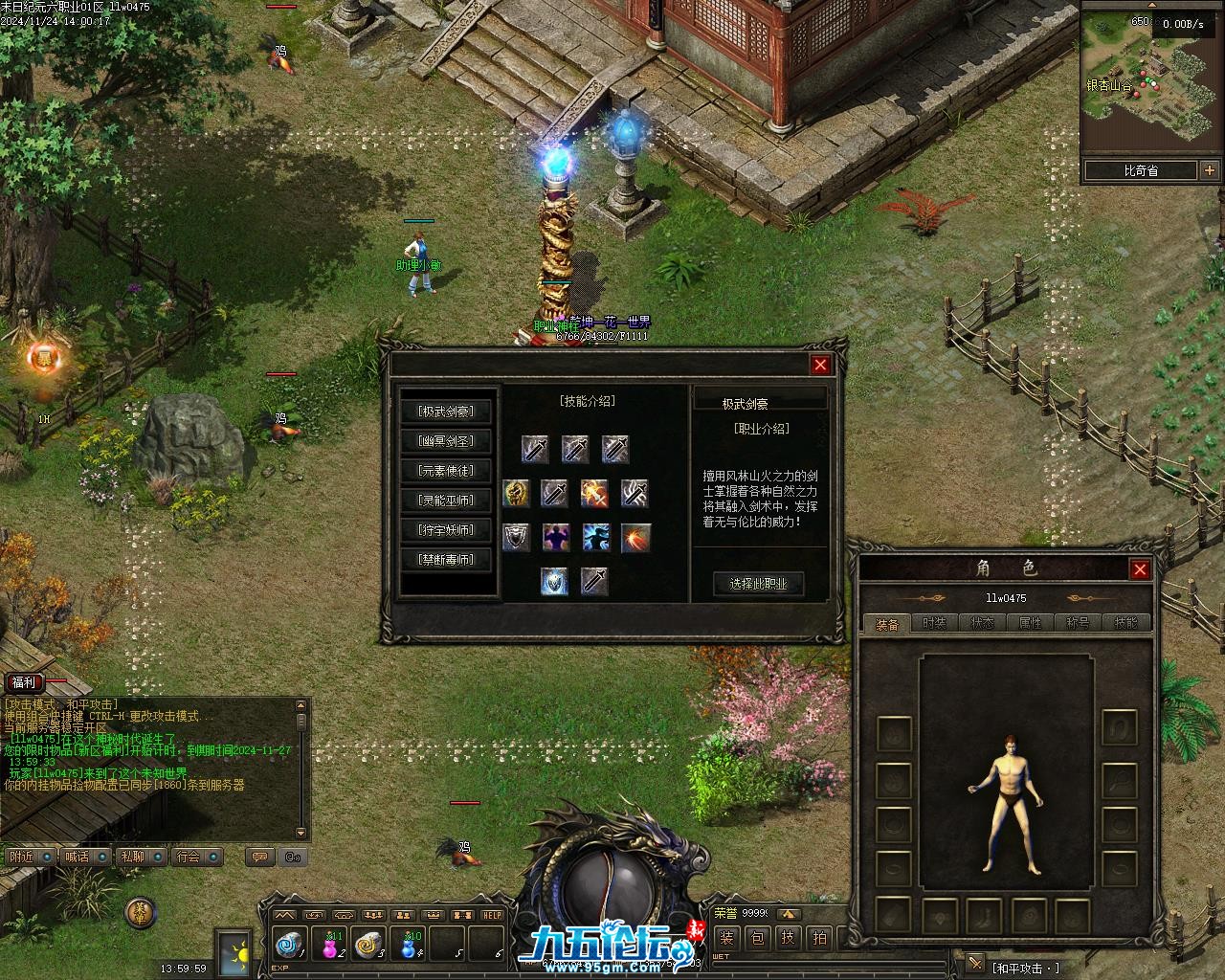Select the 极武剑豪 class entry

pos(446,412)
